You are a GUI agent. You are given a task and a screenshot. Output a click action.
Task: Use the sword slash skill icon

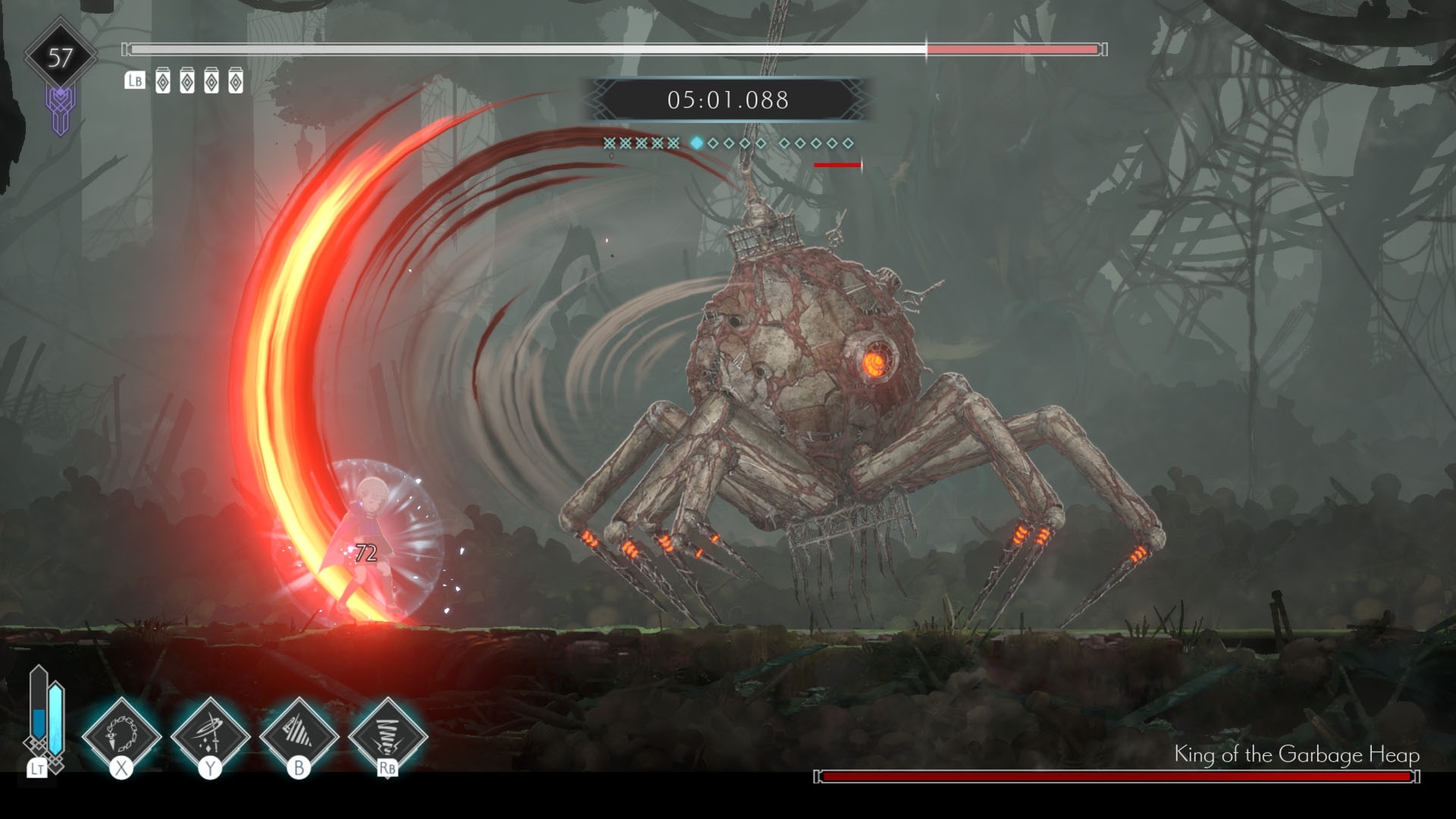tap(210, 734)
